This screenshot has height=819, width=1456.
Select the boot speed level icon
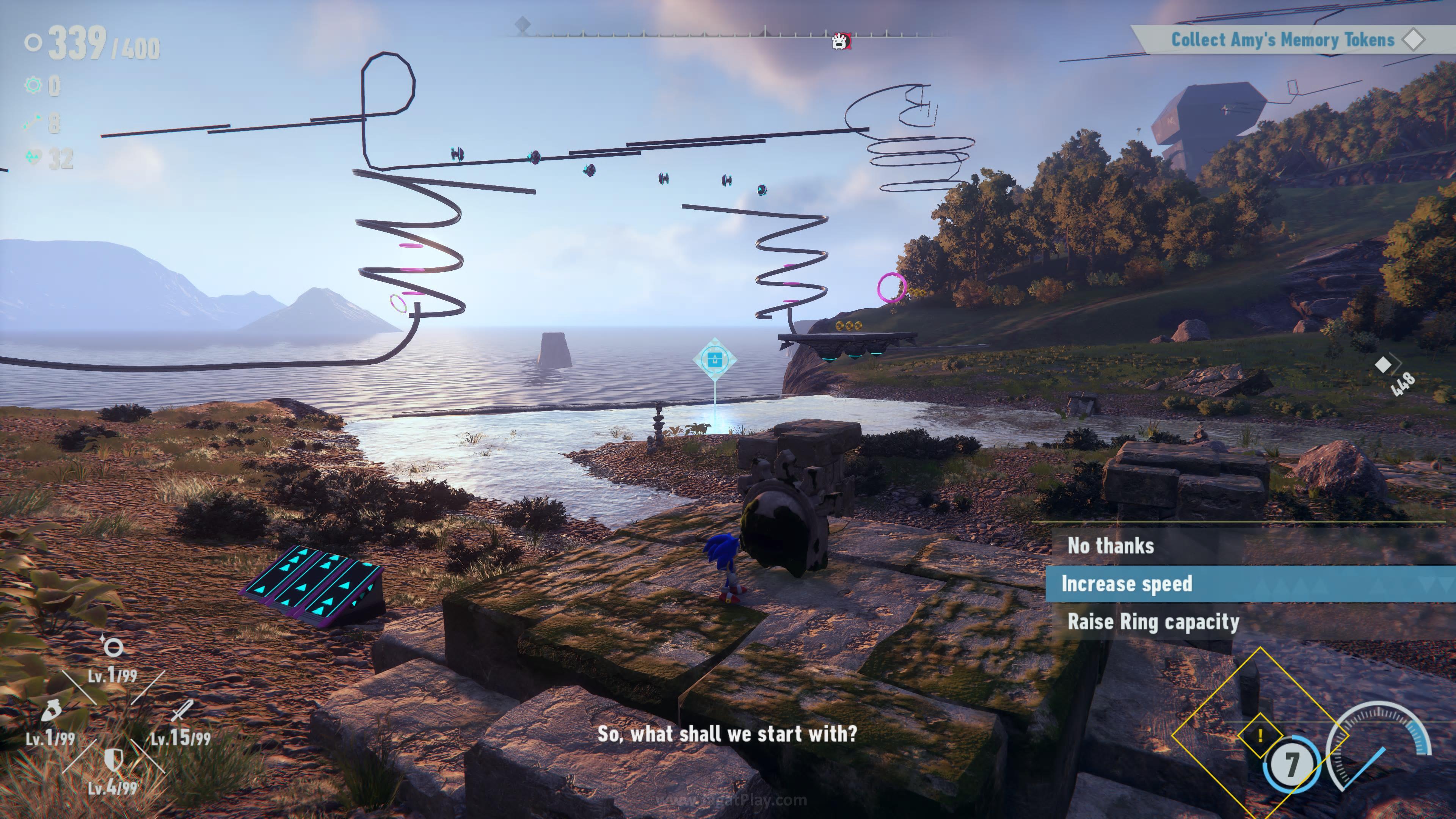(x=51, y=710)
